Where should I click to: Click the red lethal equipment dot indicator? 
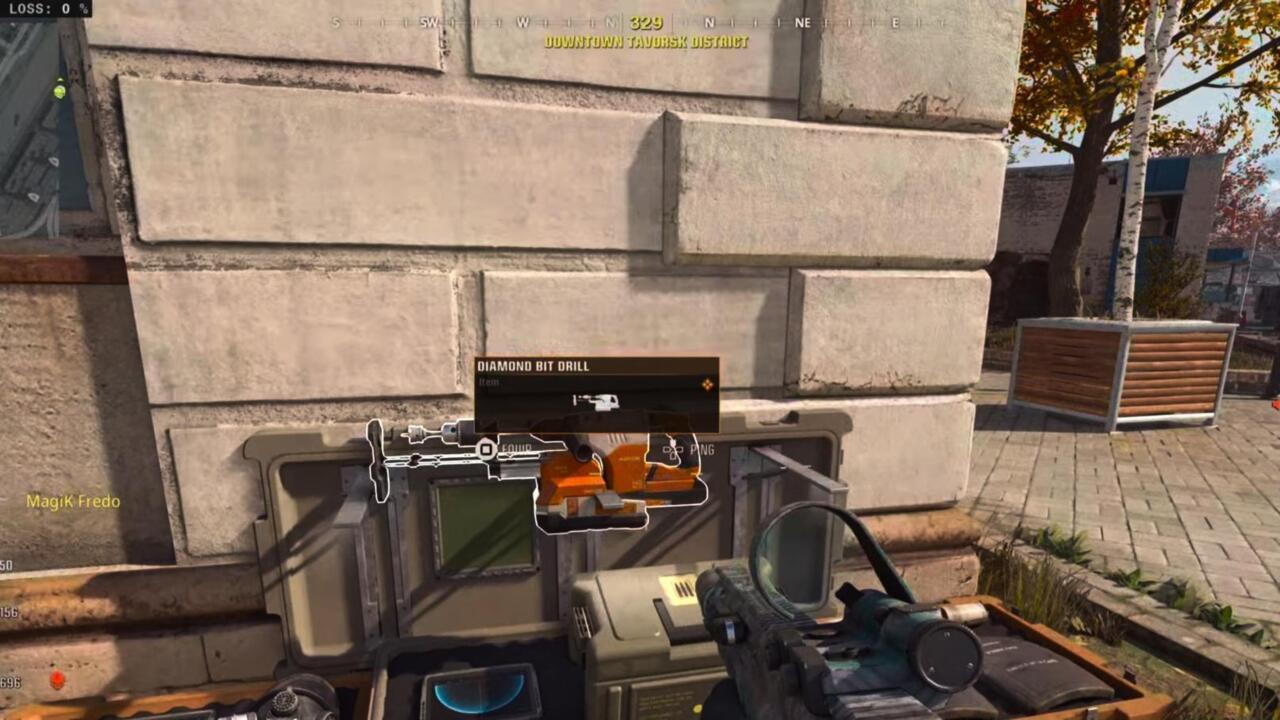(x=56, y=677)
